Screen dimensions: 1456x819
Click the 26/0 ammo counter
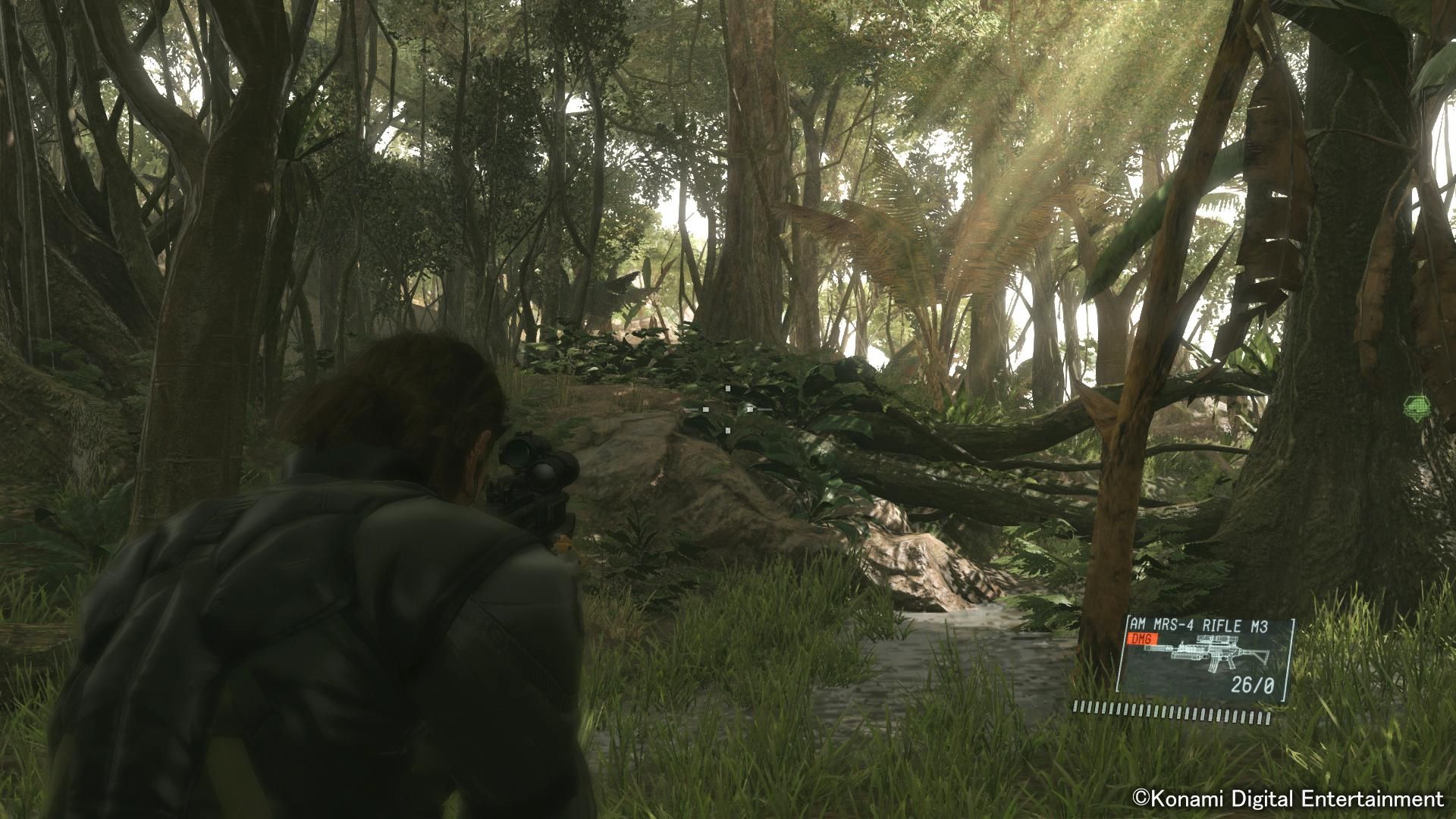coord(1253,684)
